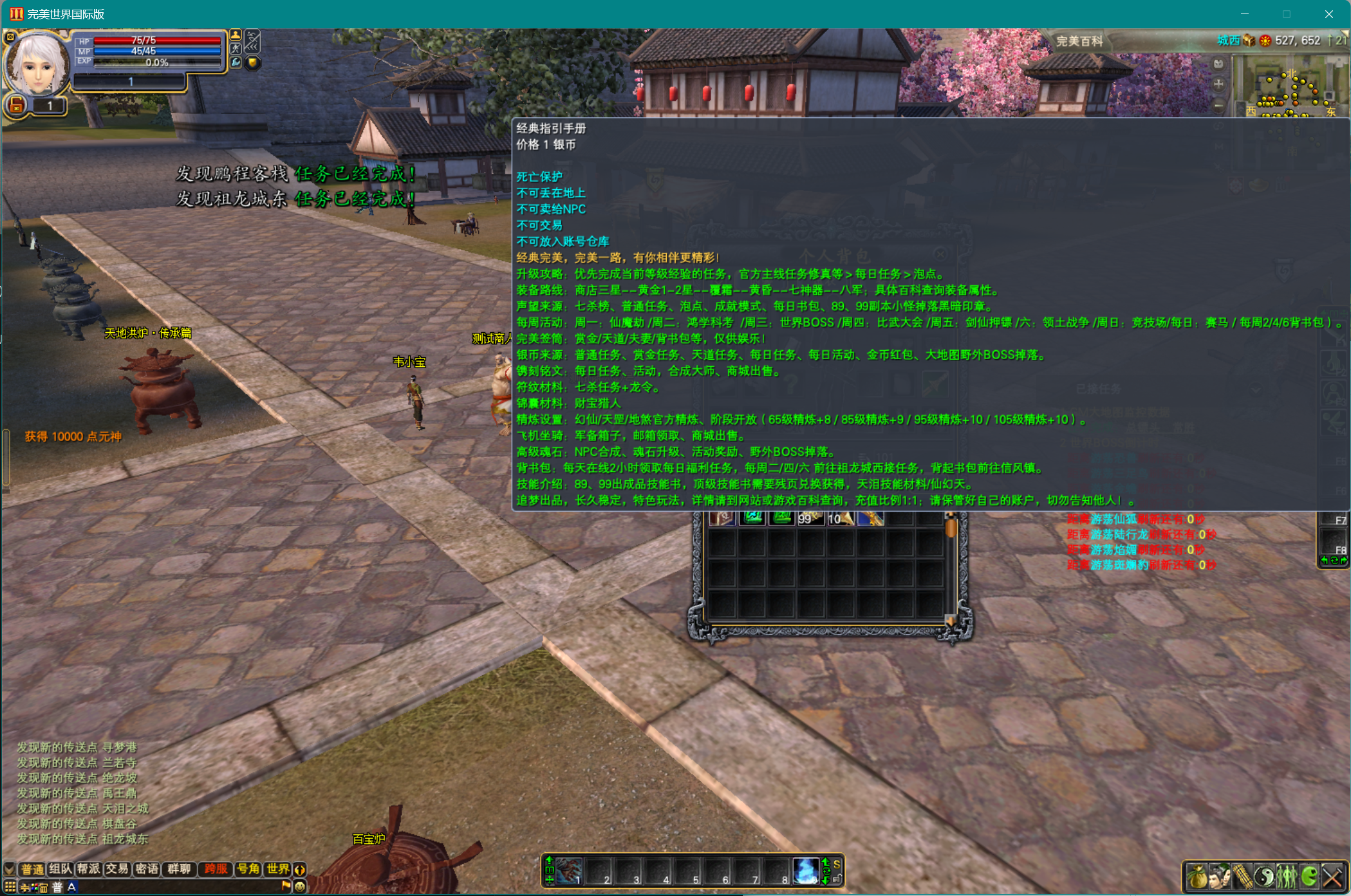Open the yin-yang skills menu icon
This screenshot has width=1351, height=896.
(1264, 876)
